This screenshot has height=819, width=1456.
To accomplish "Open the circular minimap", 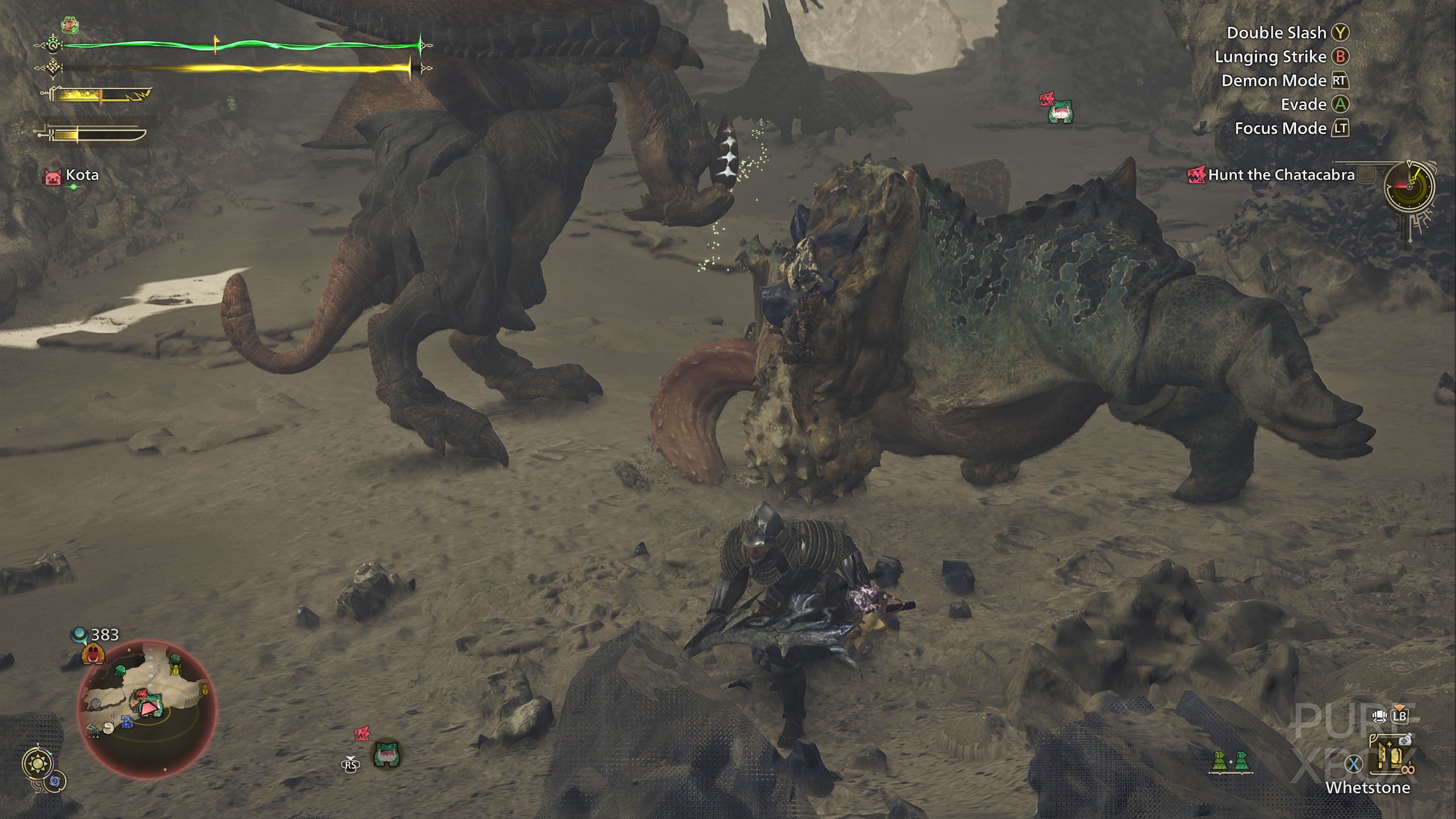I will [147, 708].
